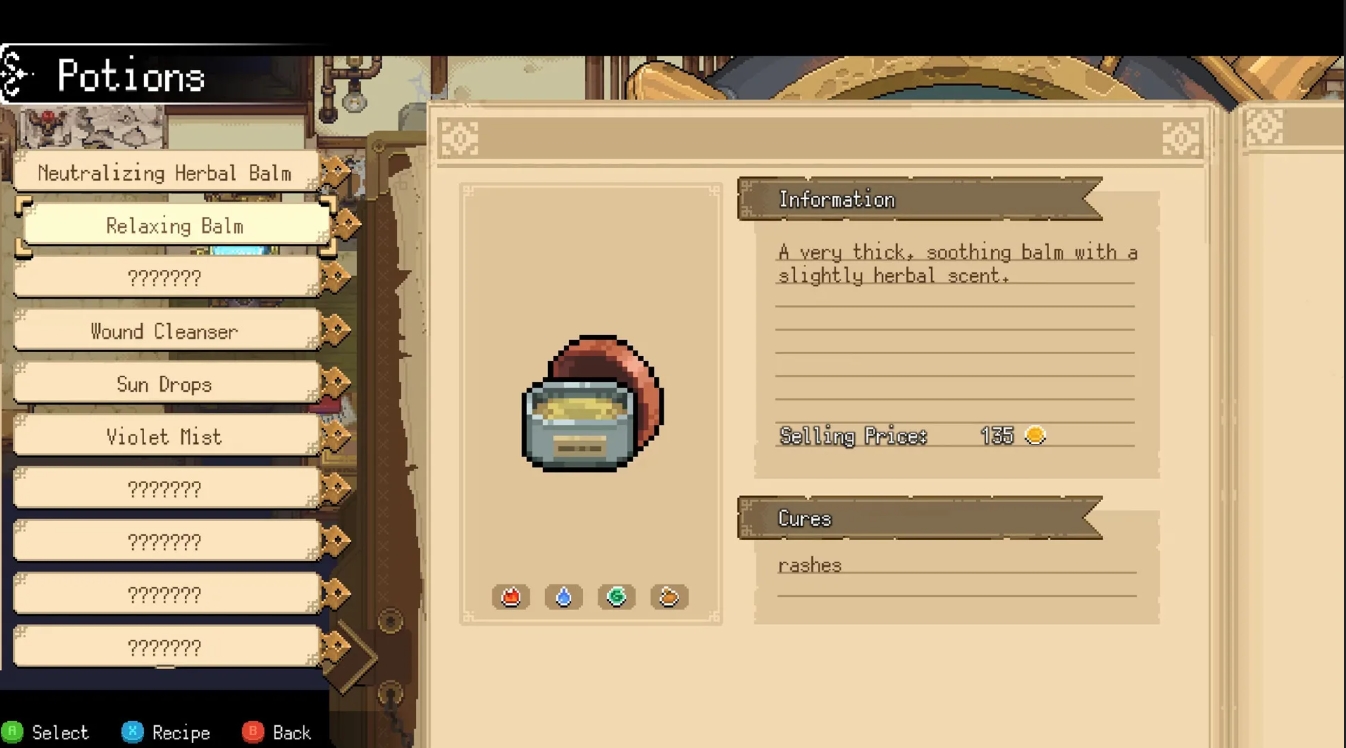Expand the diamond arrow beside Wound Cleanser

[338, 330]
